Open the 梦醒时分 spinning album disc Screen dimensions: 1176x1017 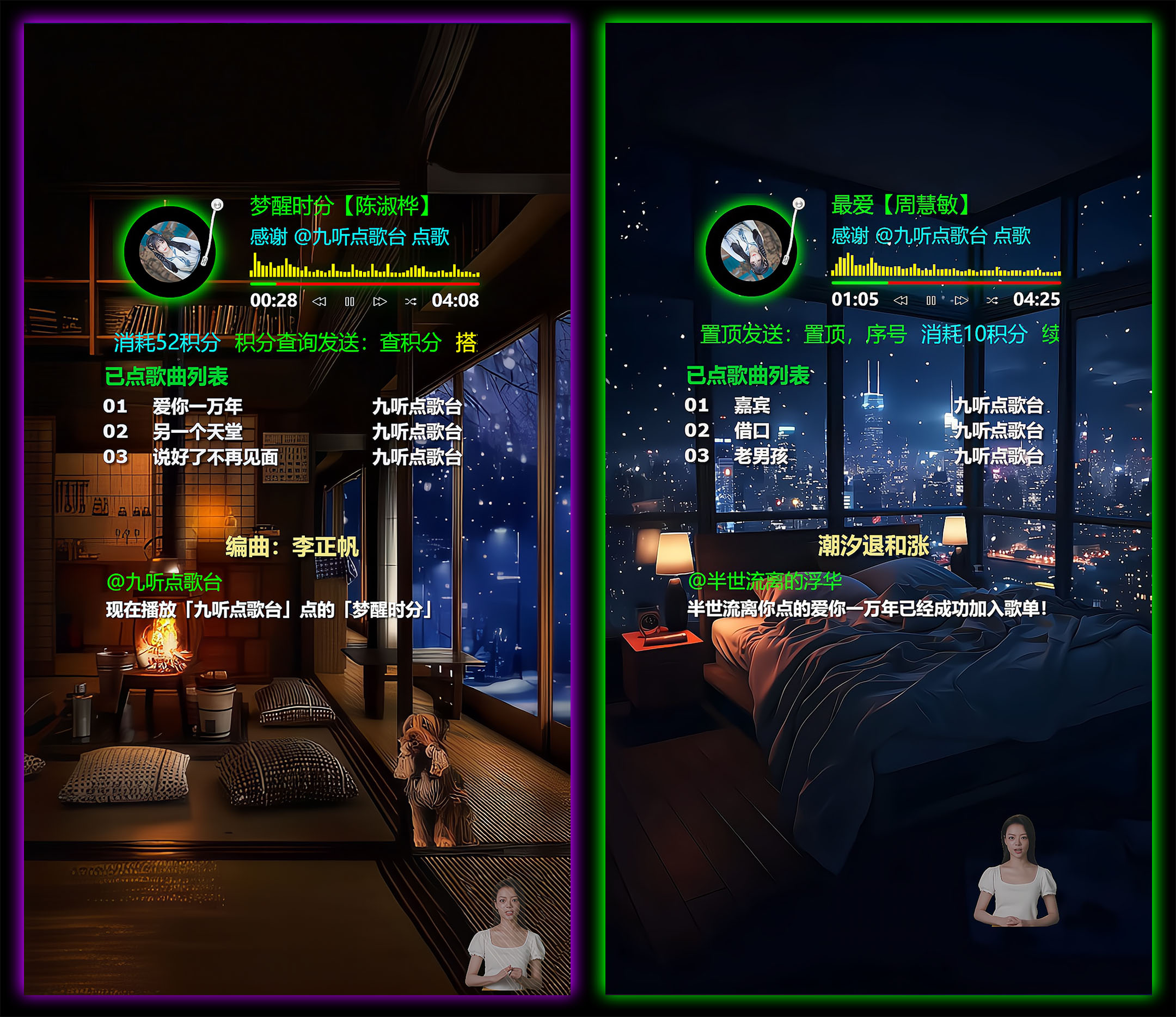coord(170,252)
